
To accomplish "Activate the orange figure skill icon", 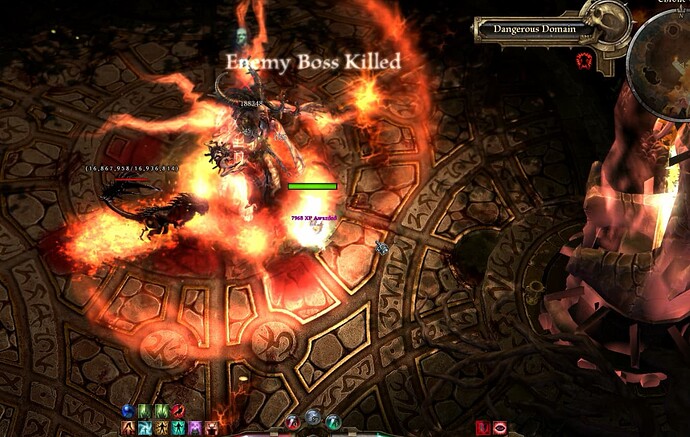I will click(128, 428).
